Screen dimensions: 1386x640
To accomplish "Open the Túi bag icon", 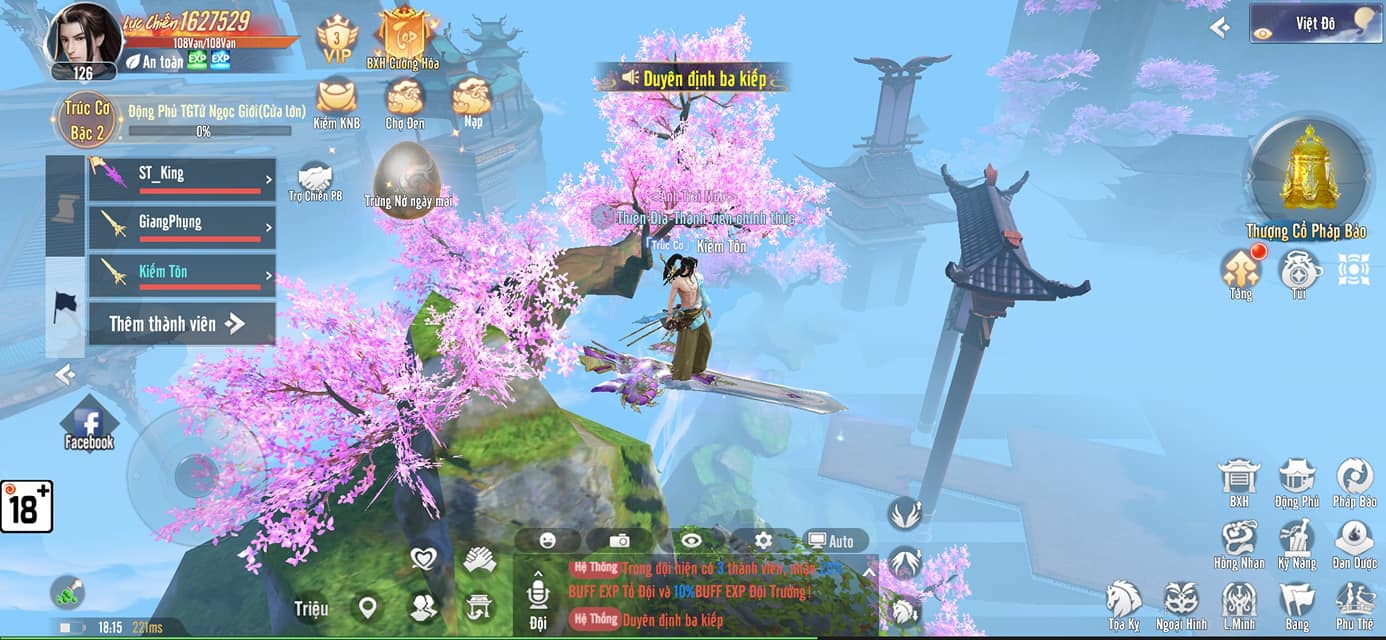I will pos(1299,272).
